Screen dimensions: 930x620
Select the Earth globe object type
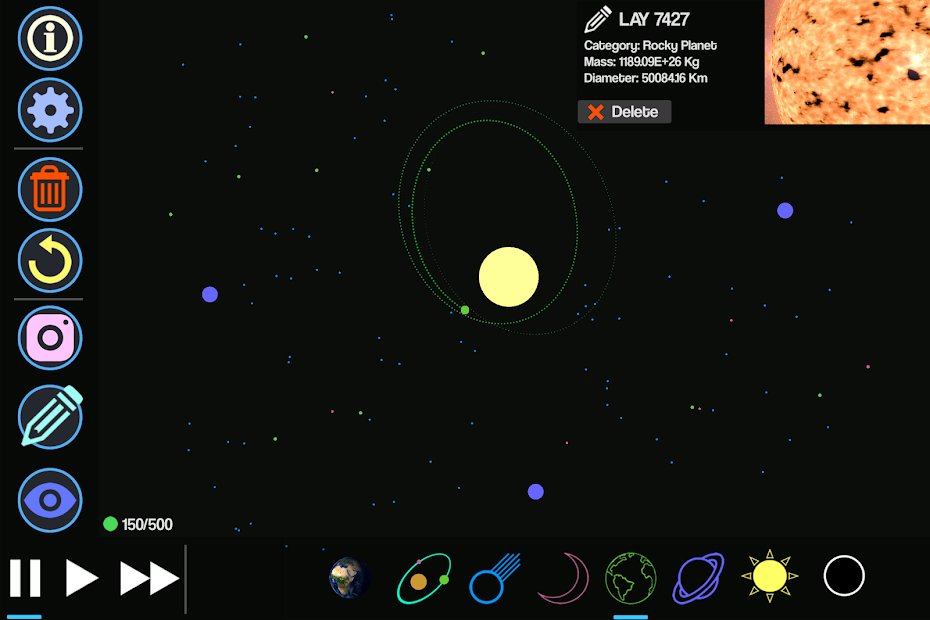pyautogui.click(x=350, y=578)
